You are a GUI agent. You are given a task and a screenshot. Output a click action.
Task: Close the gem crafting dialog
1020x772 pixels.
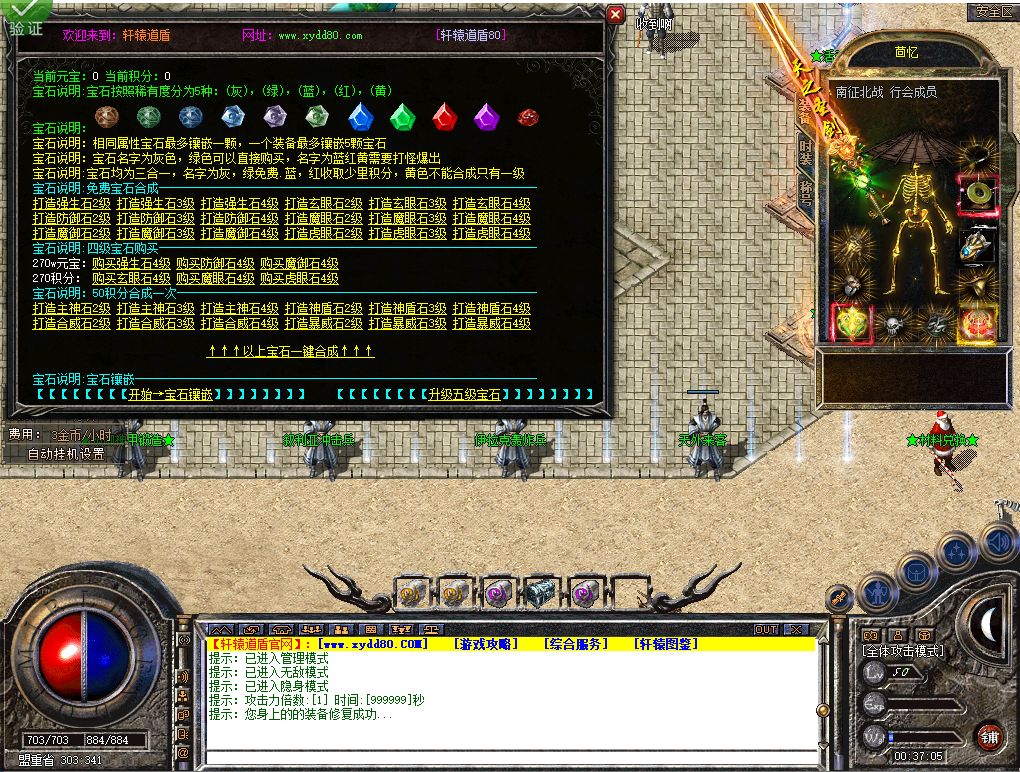[616, 15]
